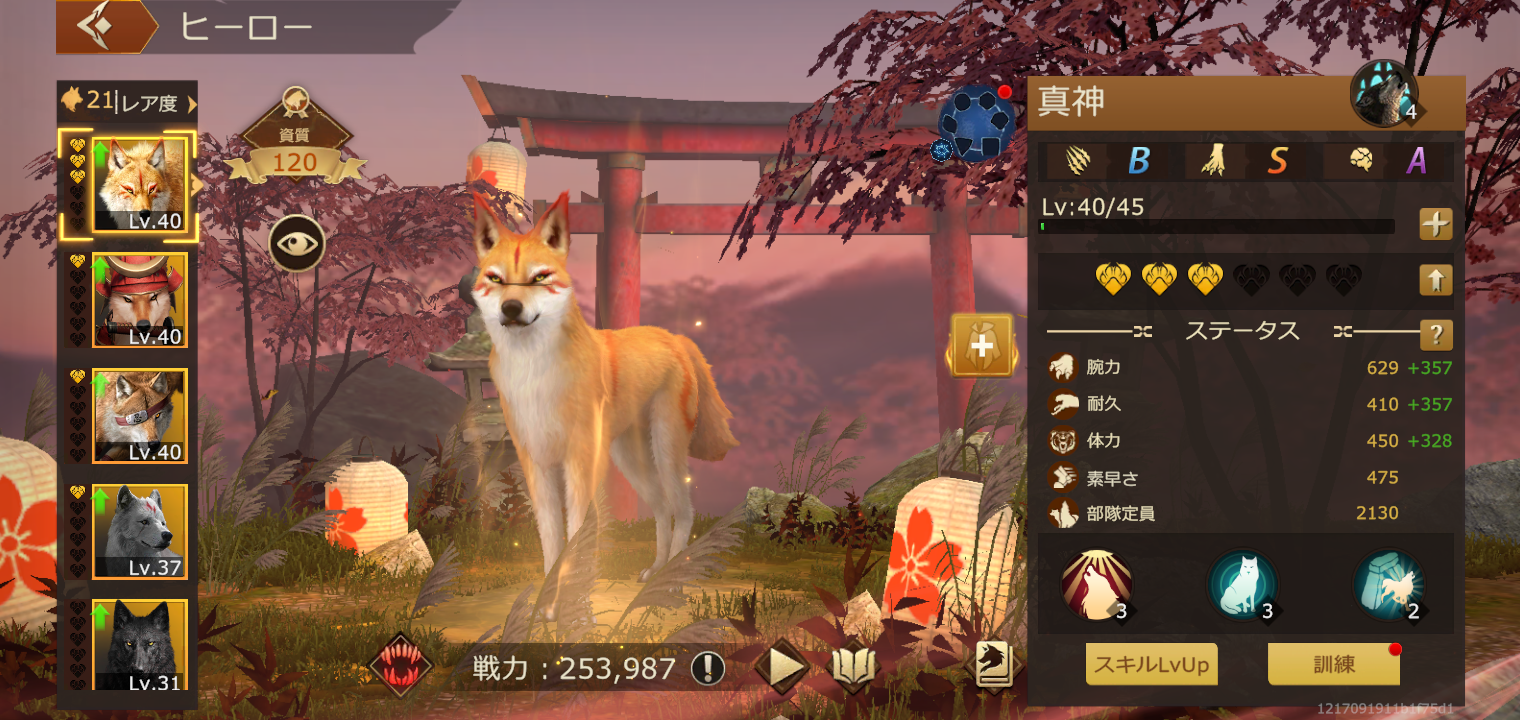
Task: View the red howling wolf skill
Action: click(x=1097, y=585)
